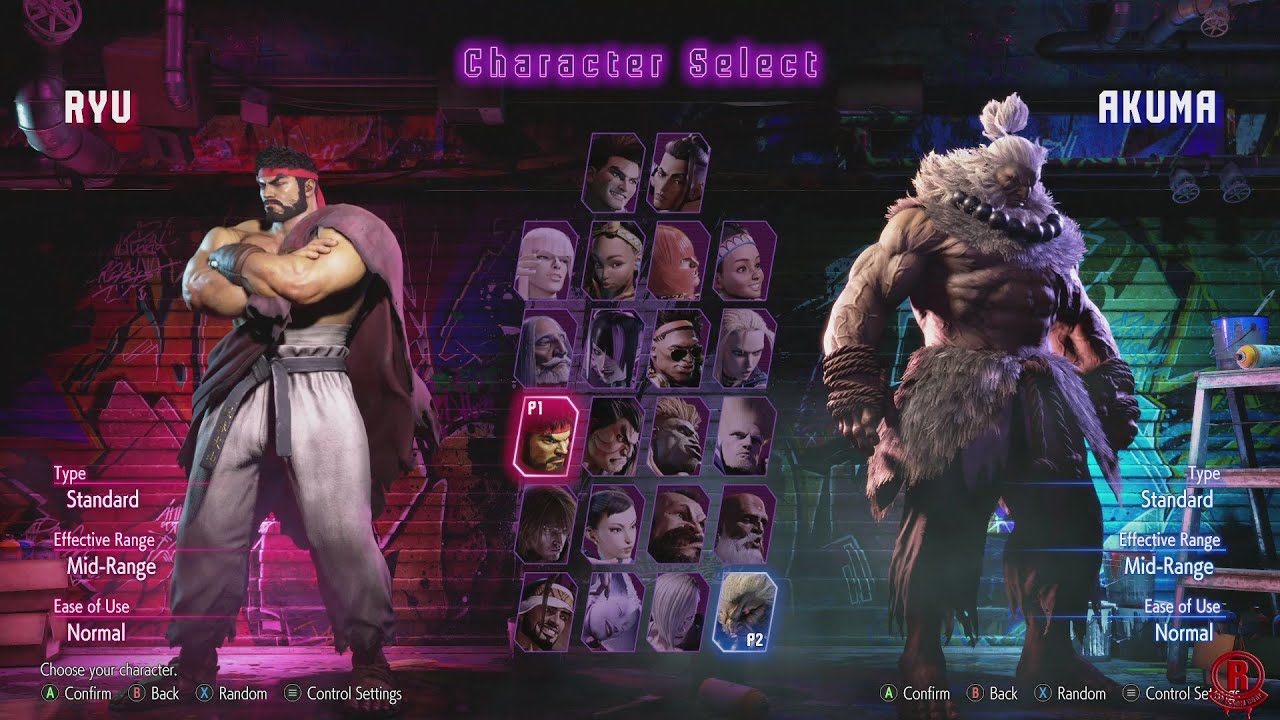
Task: Select the highlighted P1 Ryu tile
Action: (x=548, y=437)
